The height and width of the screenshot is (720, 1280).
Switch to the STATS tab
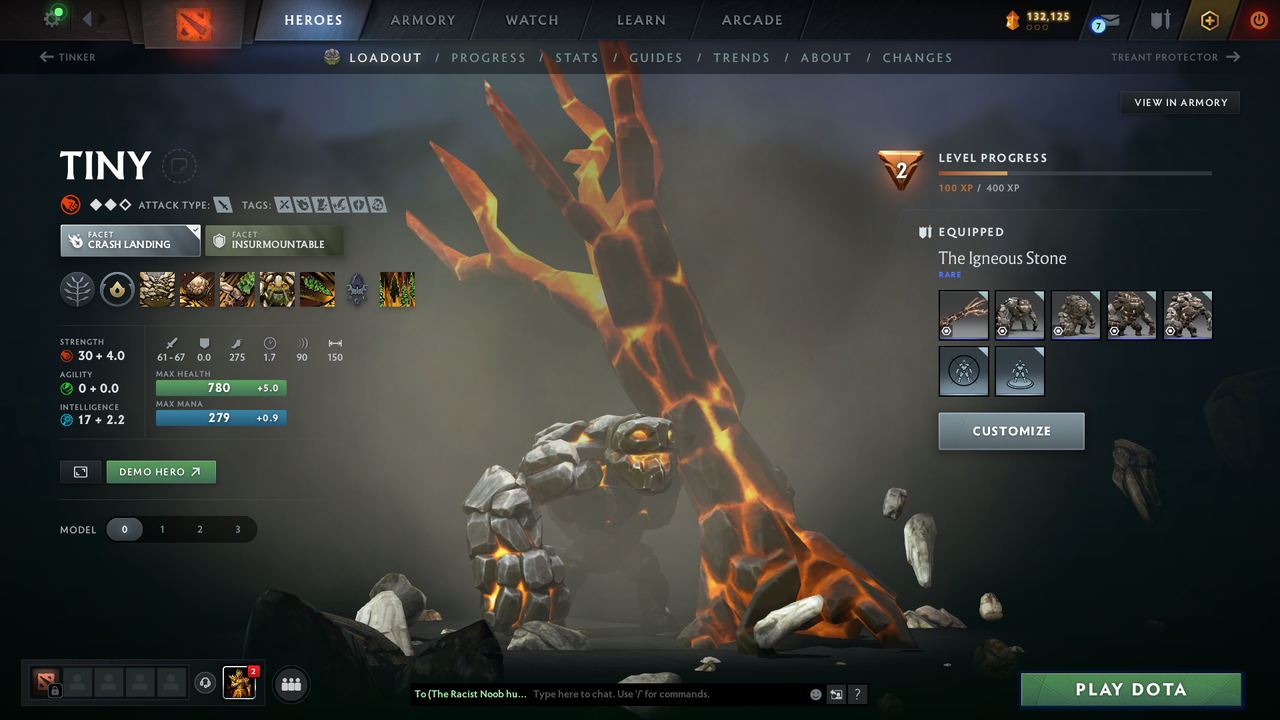point(577,57)
